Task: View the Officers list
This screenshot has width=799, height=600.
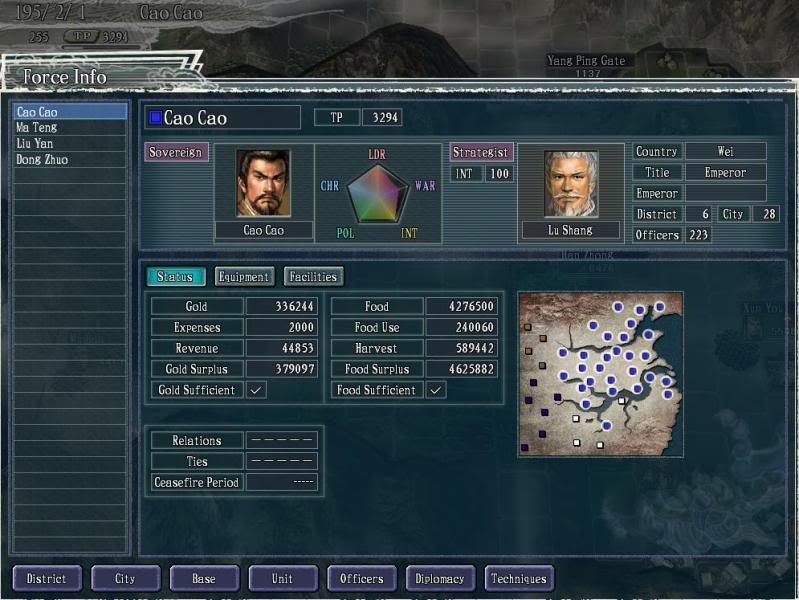Action: pyautogui.click(x=362, y=579)
